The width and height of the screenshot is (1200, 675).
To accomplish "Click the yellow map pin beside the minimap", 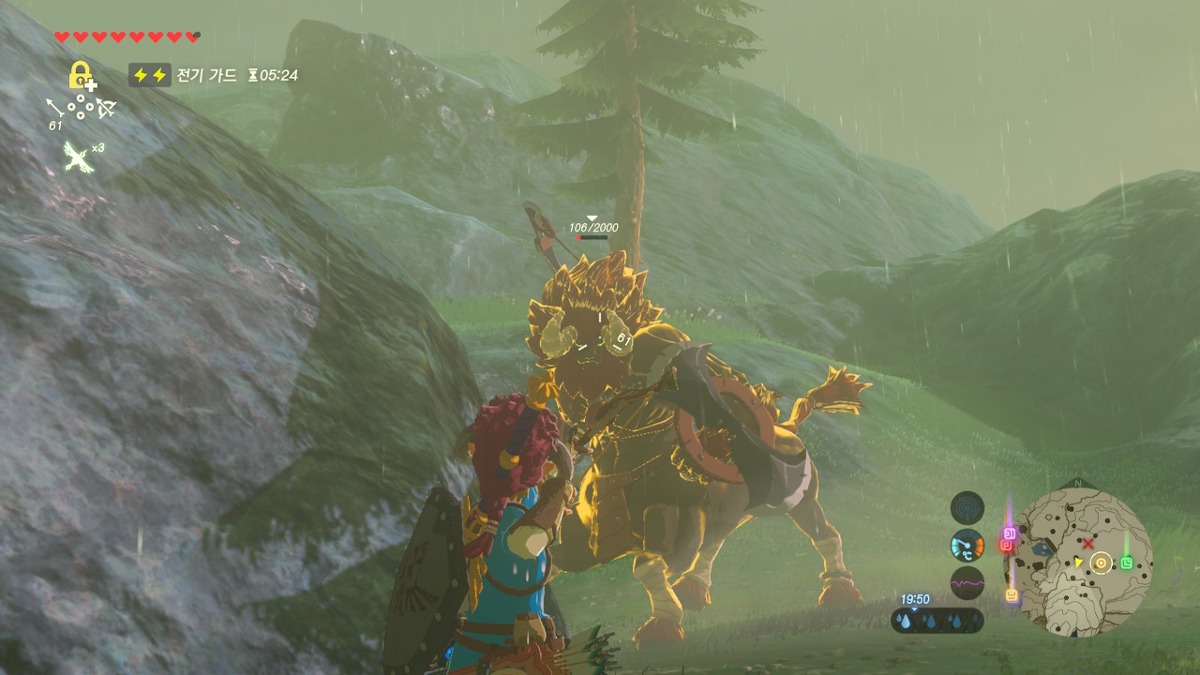I will [x=1012, y=595].
